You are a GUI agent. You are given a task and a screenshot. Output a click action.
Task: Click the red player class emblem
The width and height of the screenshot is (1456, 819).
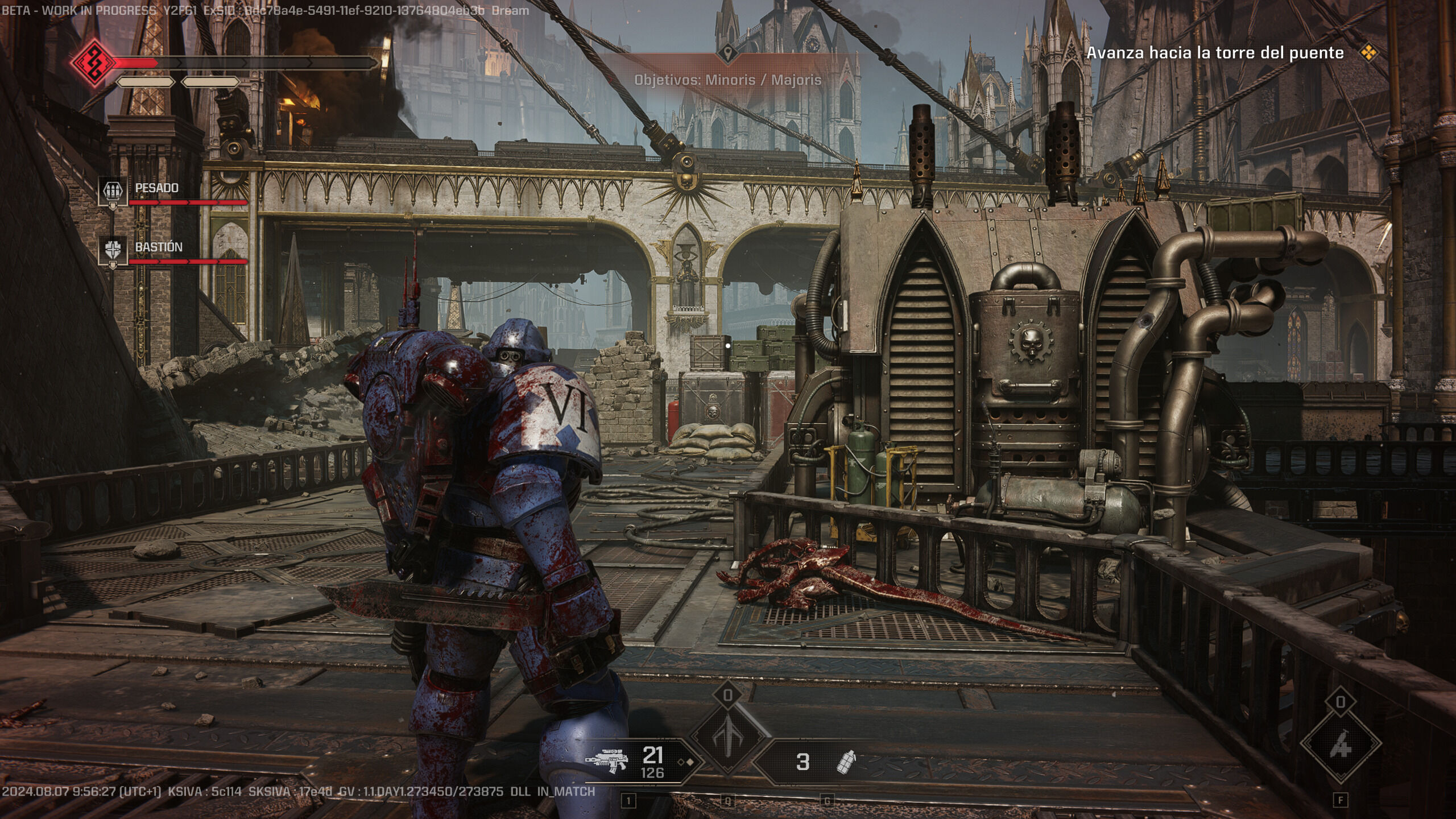93,62
